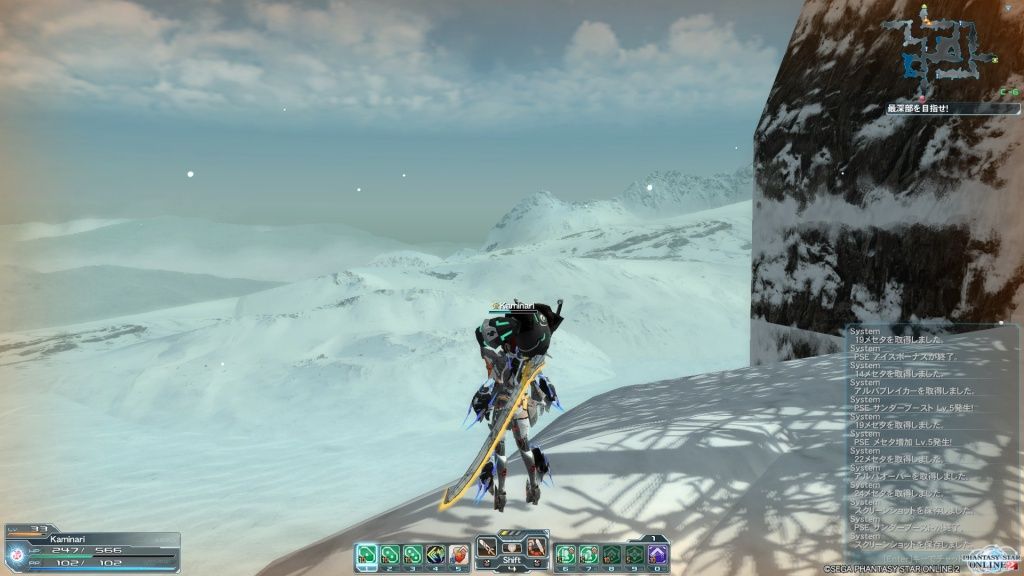The height and width of the screenshot is (576, 1024).
Task: Select the highlighted hotbar slot 1 item
Action: [367, 553]
